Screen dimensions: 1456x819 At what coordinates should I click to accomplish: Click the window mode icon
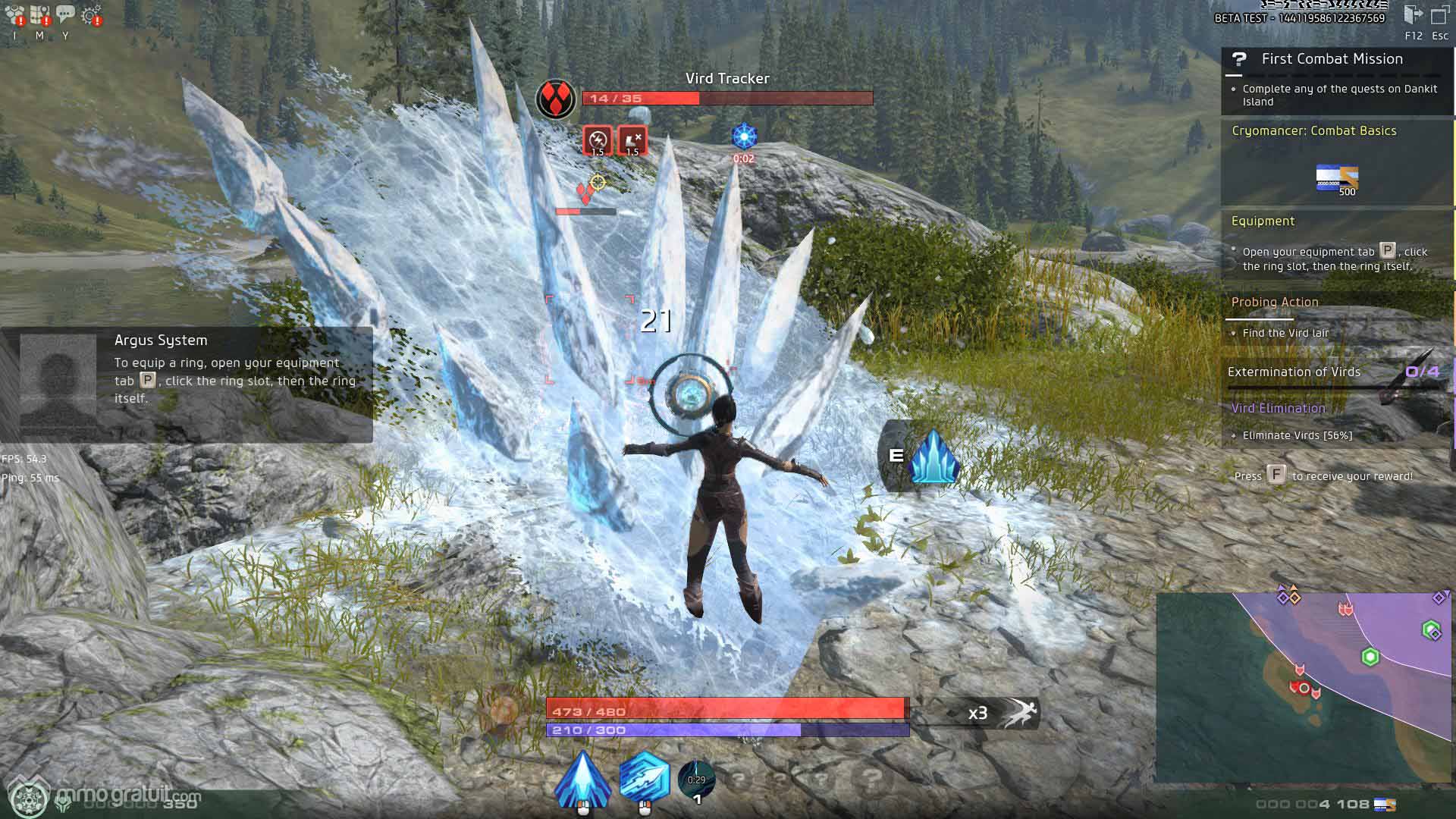[1439, 16]
